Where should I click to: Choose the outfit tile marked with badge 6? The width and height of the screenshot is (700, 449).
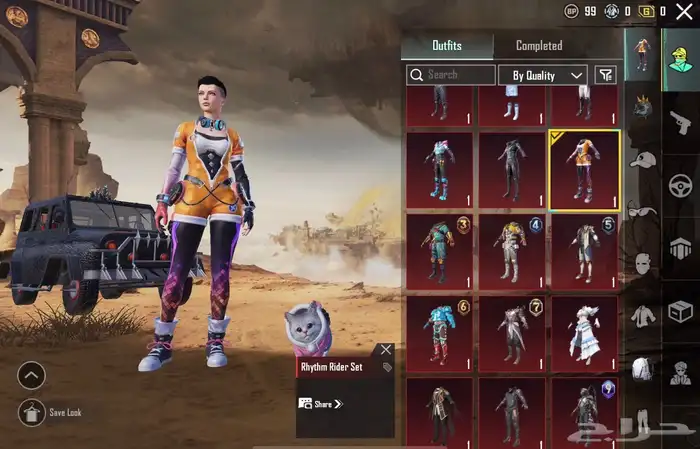coord(441,333)
